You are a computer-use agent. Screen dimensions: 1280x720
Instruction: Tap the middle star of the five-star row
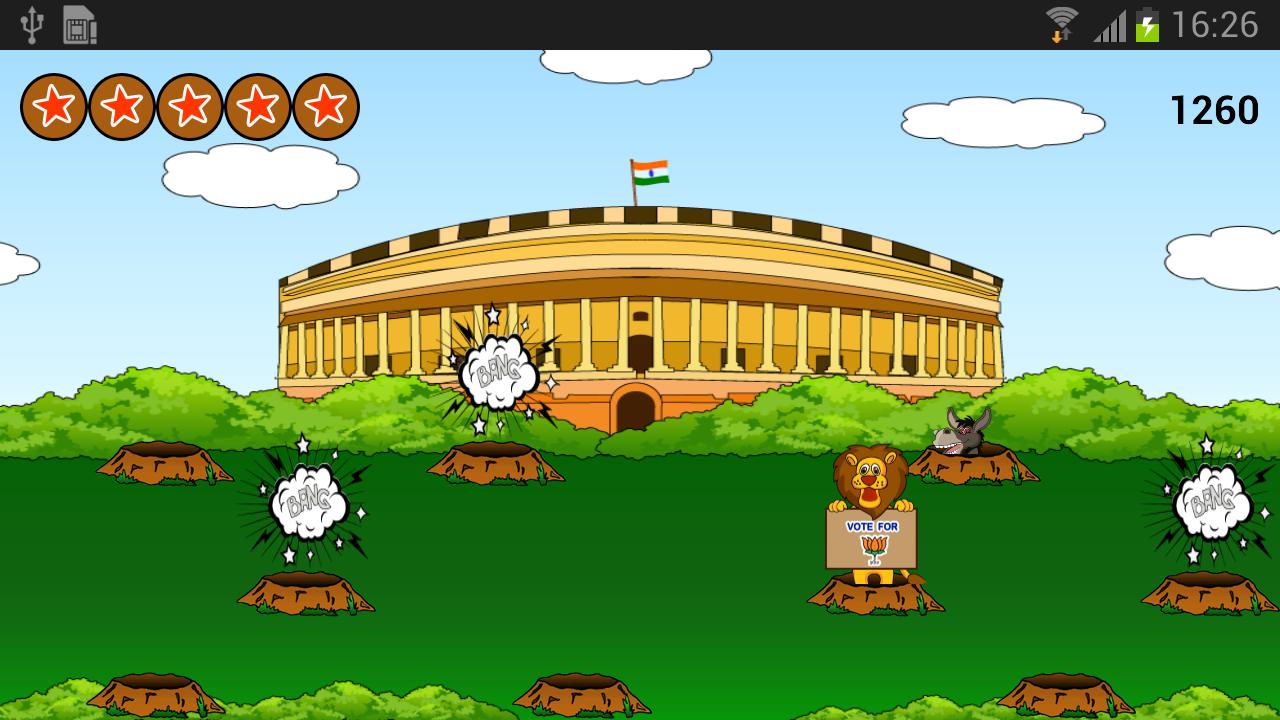click(x=190, y=105)
